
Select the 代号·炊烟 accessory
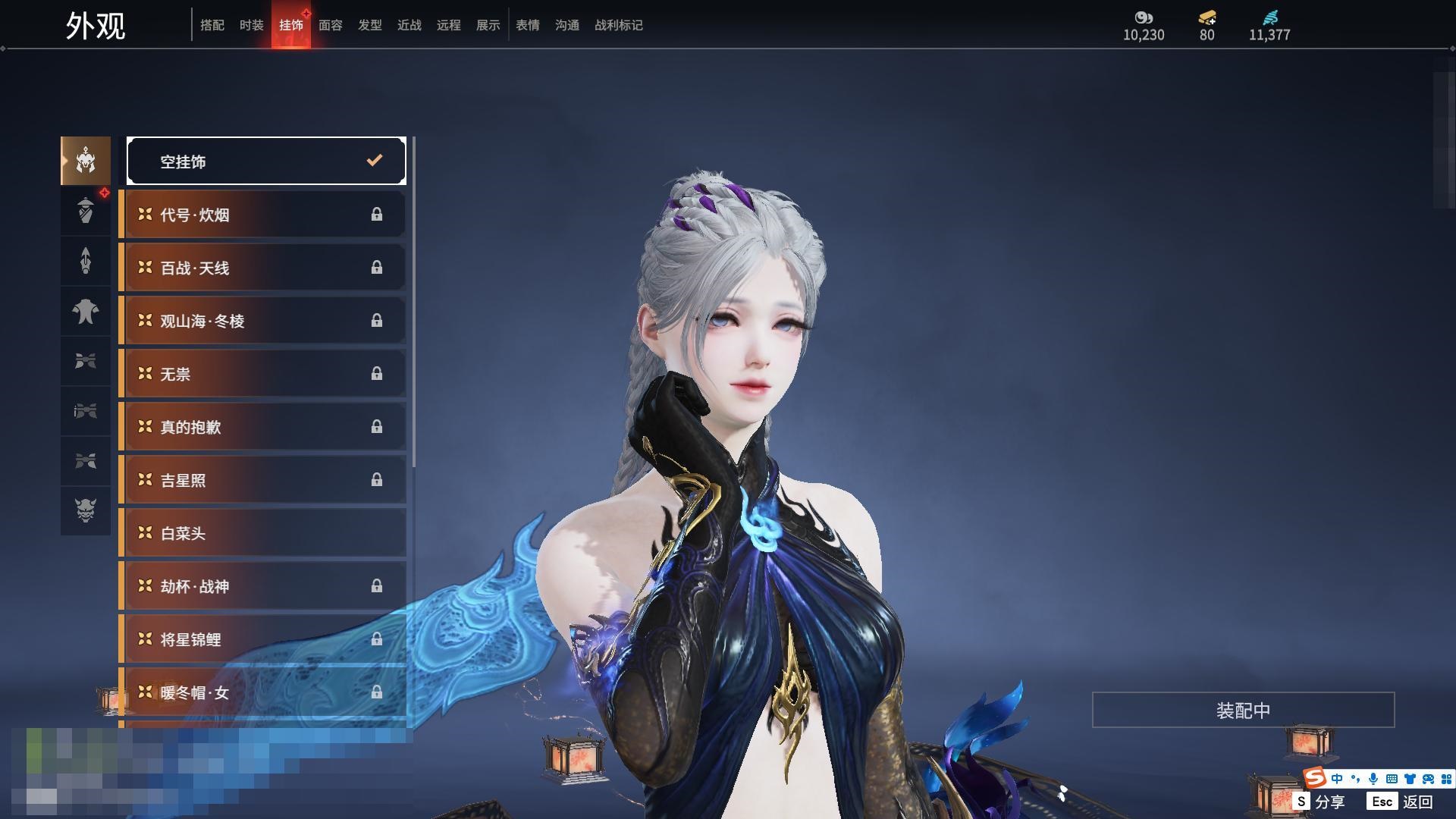point(262,215)
